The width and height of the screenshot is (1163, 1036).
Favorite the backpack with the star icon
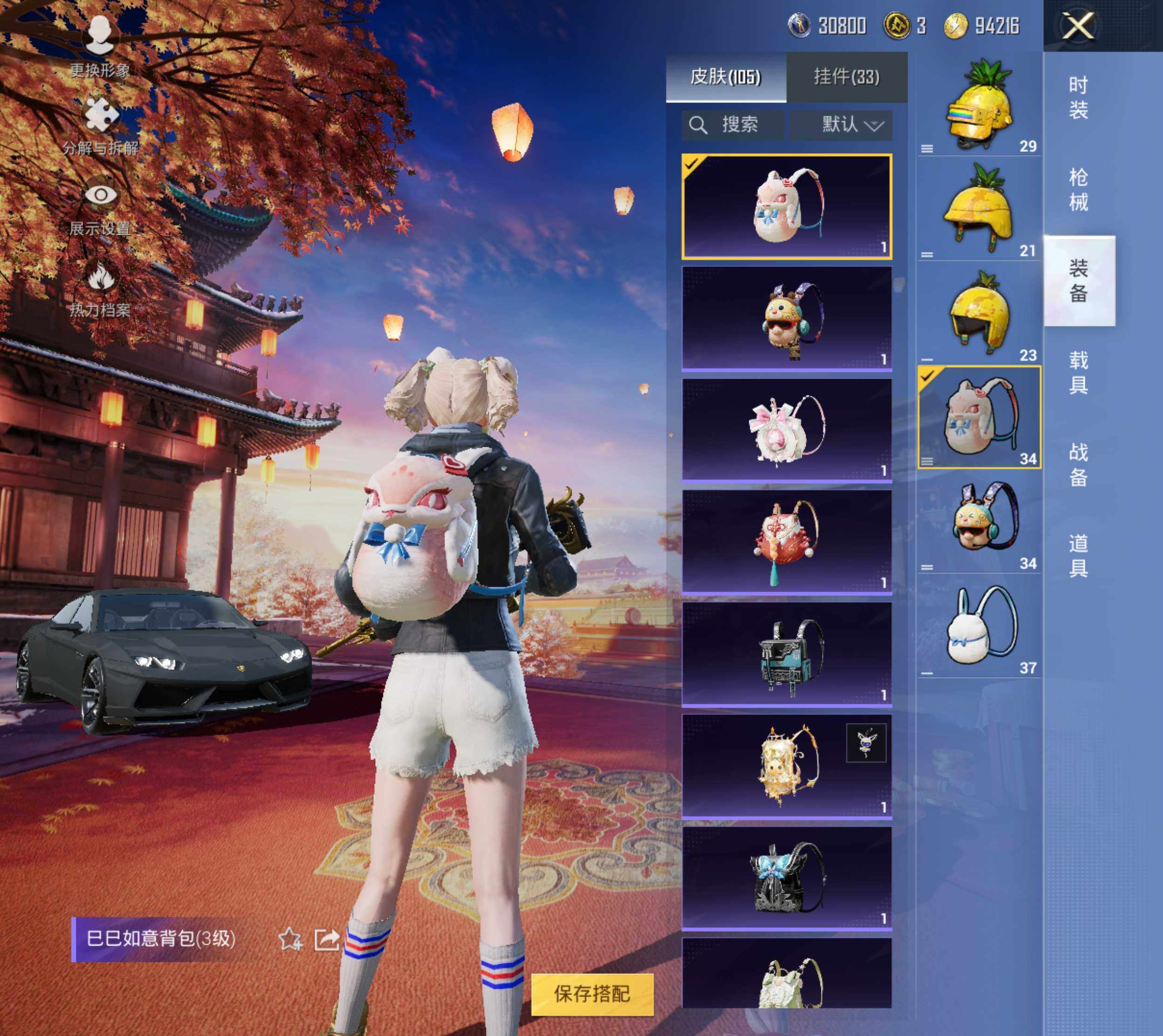point(290,939)
